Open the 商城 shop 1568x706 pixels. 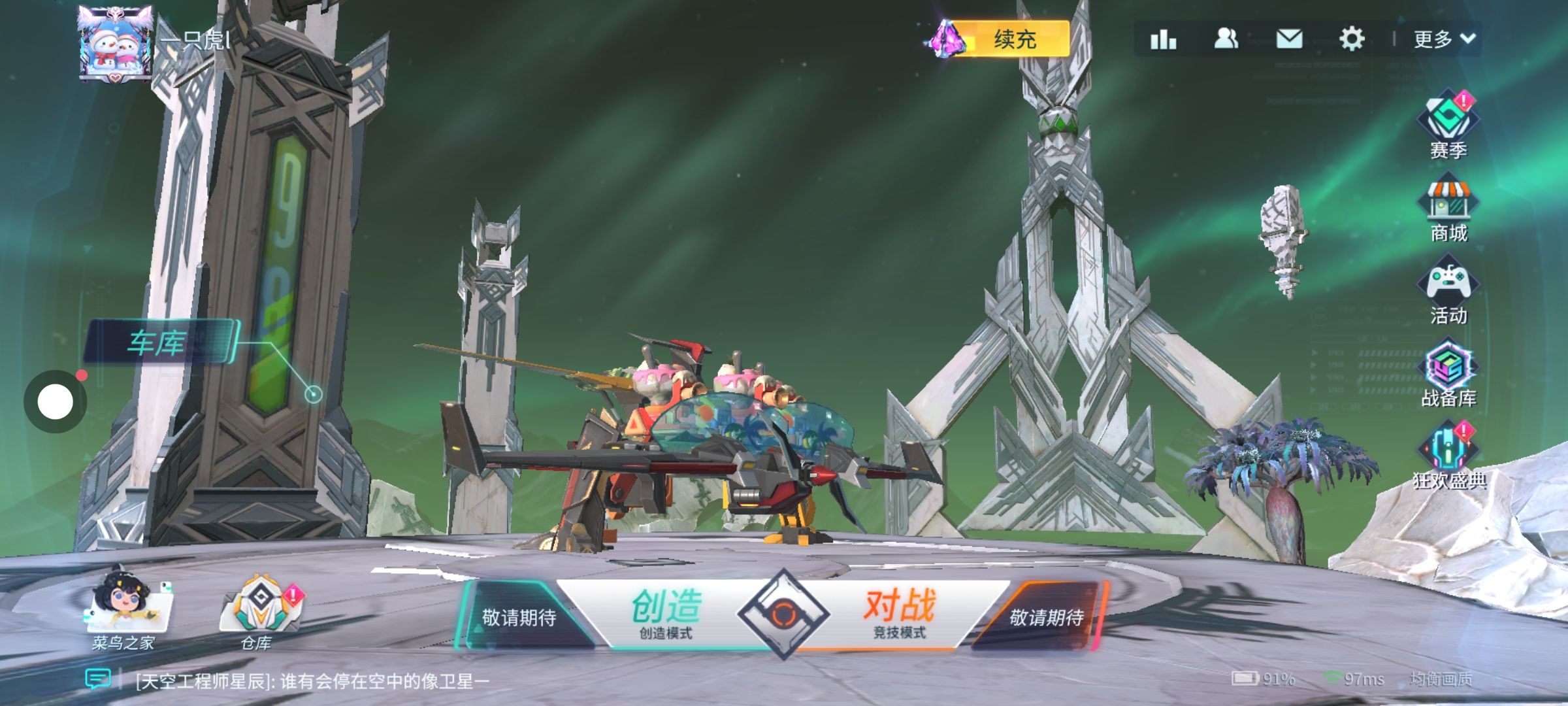tap(1448, 209)
